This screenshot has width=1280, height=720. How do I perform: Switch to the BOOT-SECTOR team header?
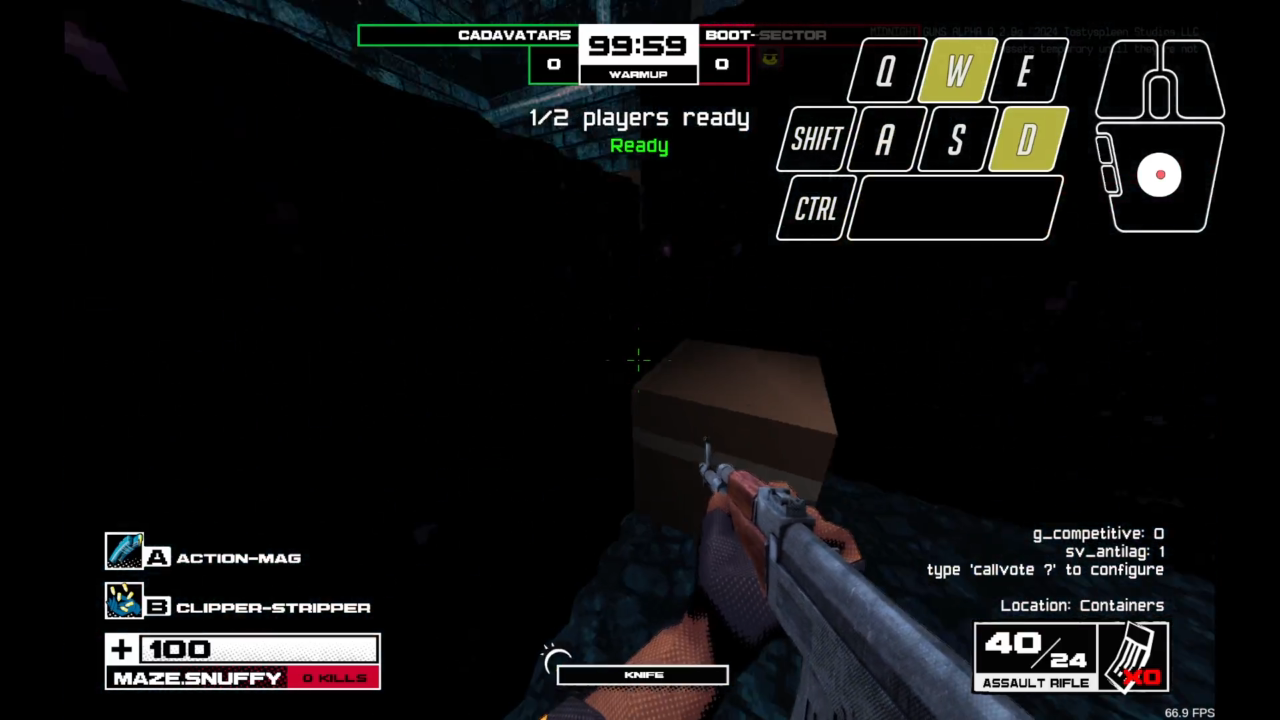[x=764, y=35]
